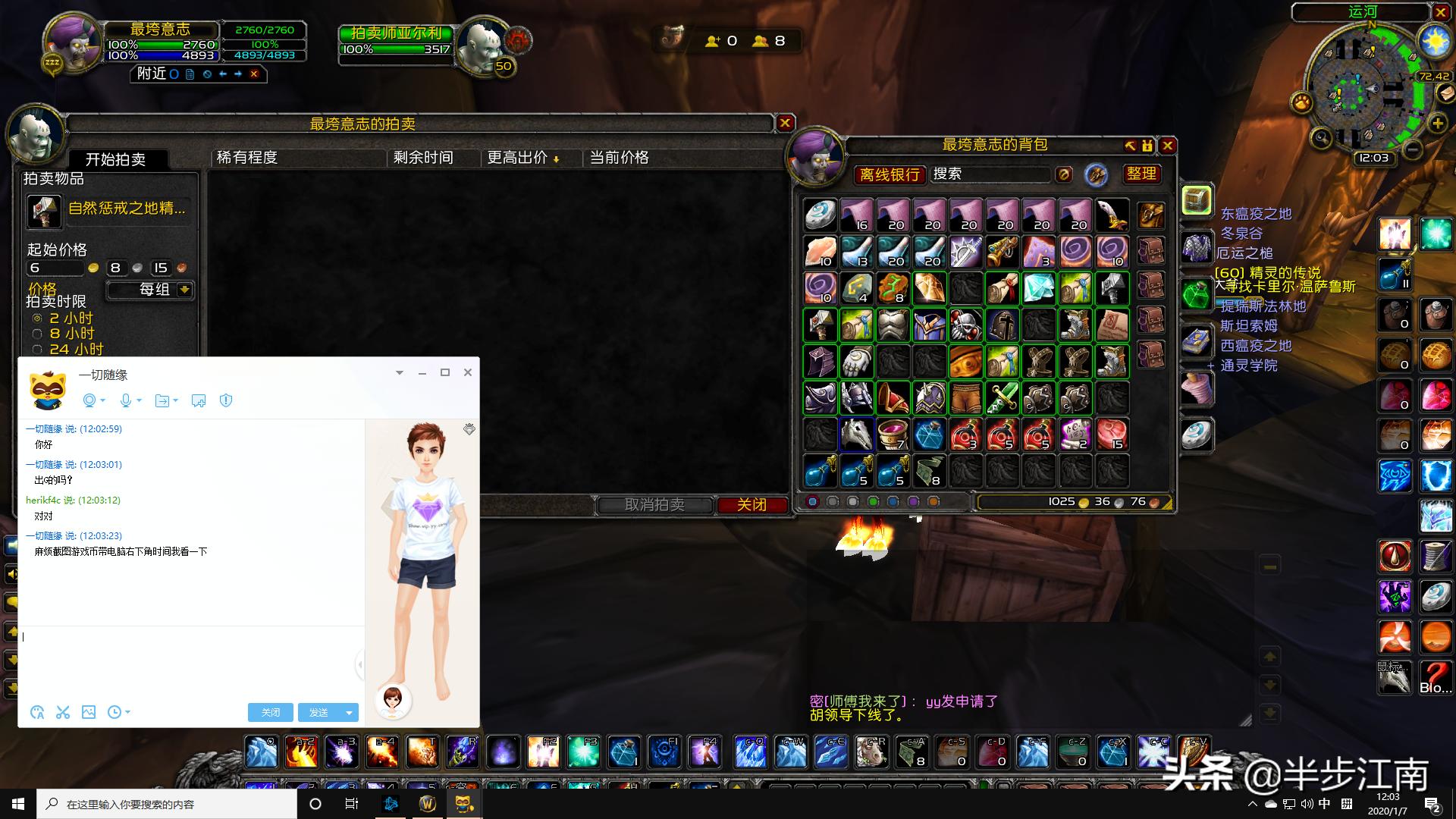Click the microphone voice call icon in YY
Screen dimensions: 1456x819
coord(126,400)
